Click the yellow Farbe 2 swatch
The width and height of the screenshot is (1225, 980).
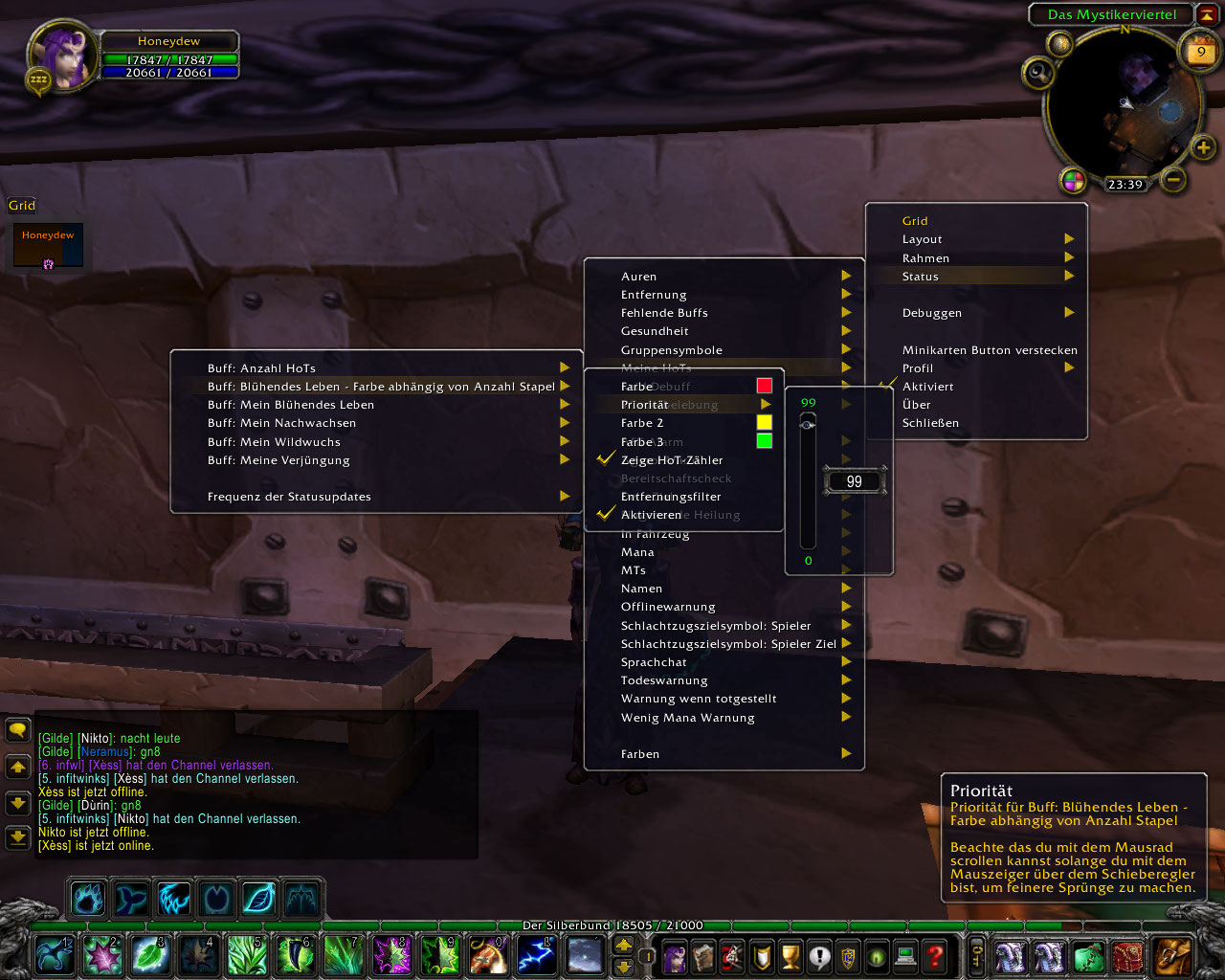[764, 422]
